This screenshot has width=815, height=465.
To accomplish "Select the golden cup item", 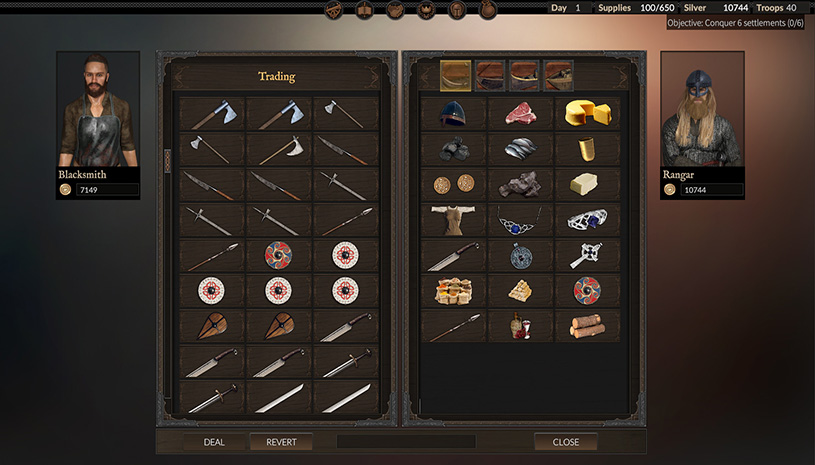I will 587,149.
